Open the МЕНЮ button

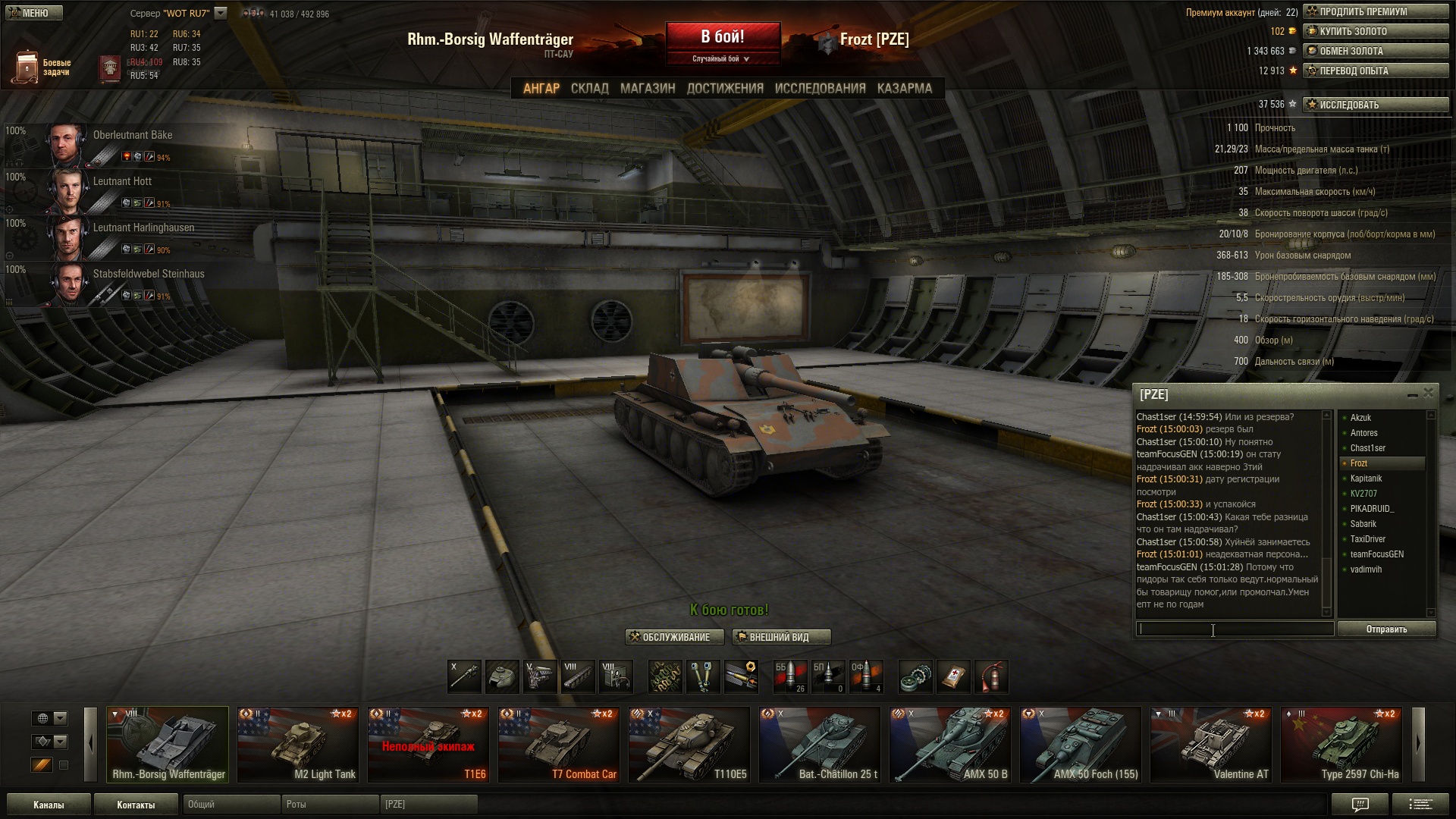coord(35,13)
